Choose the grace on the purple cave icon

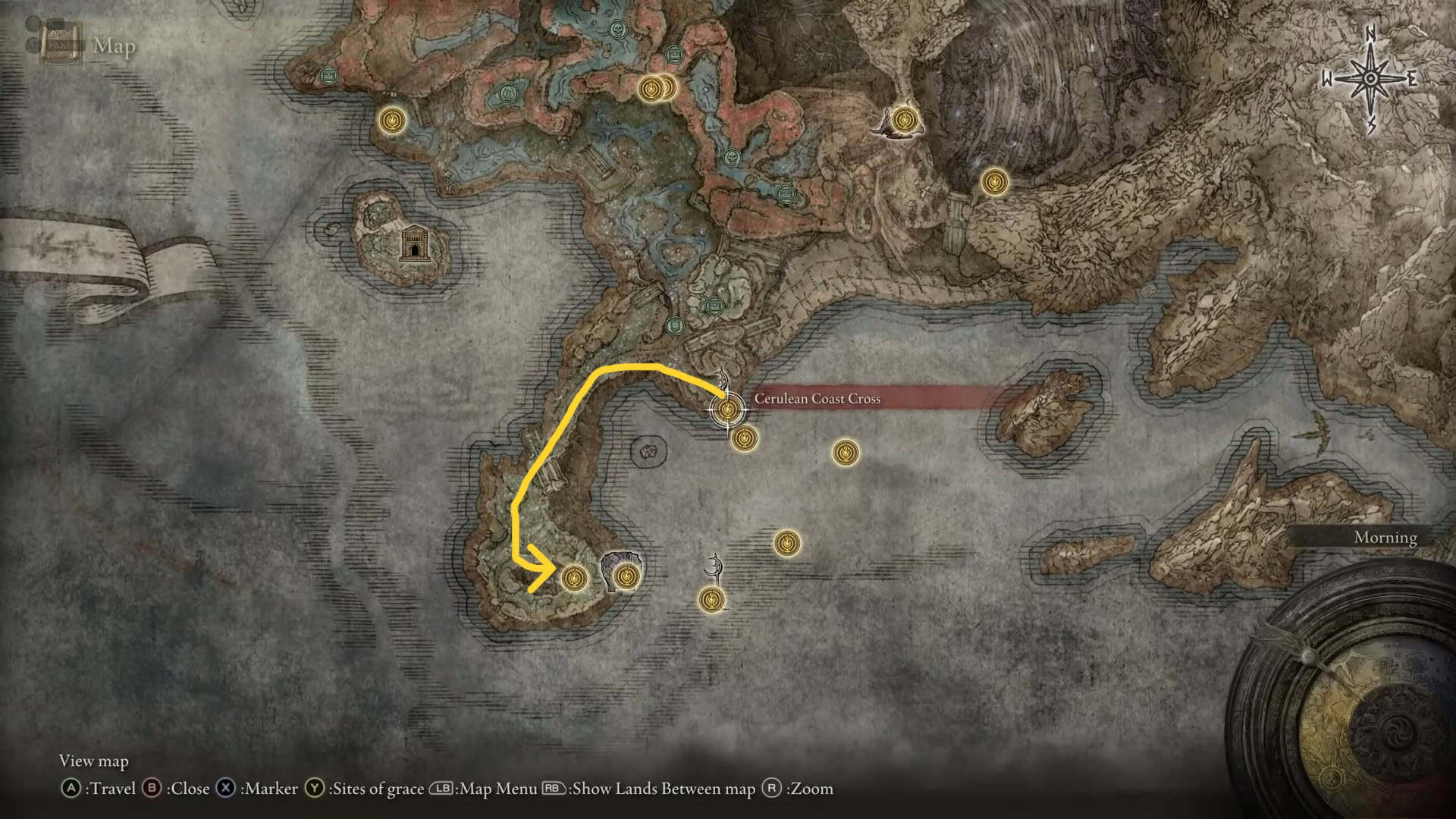pyautogui.click(x=626, y=577)
